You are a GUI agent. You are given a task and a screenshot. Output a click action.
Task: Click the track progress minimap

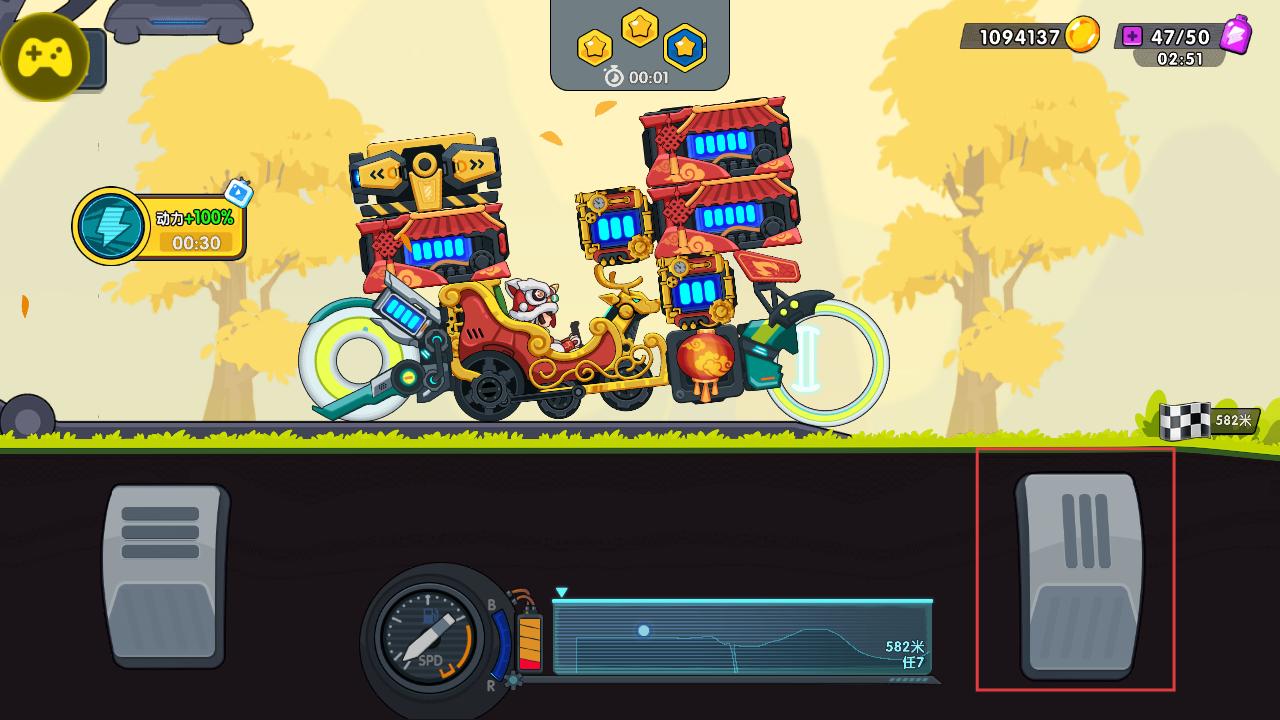click(x=742, y=637)
